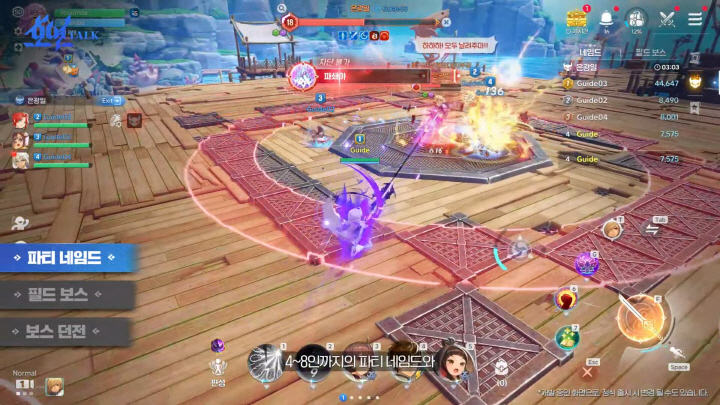
Task: Select the 네임드 ranking tab
Action: click(591, 50)
